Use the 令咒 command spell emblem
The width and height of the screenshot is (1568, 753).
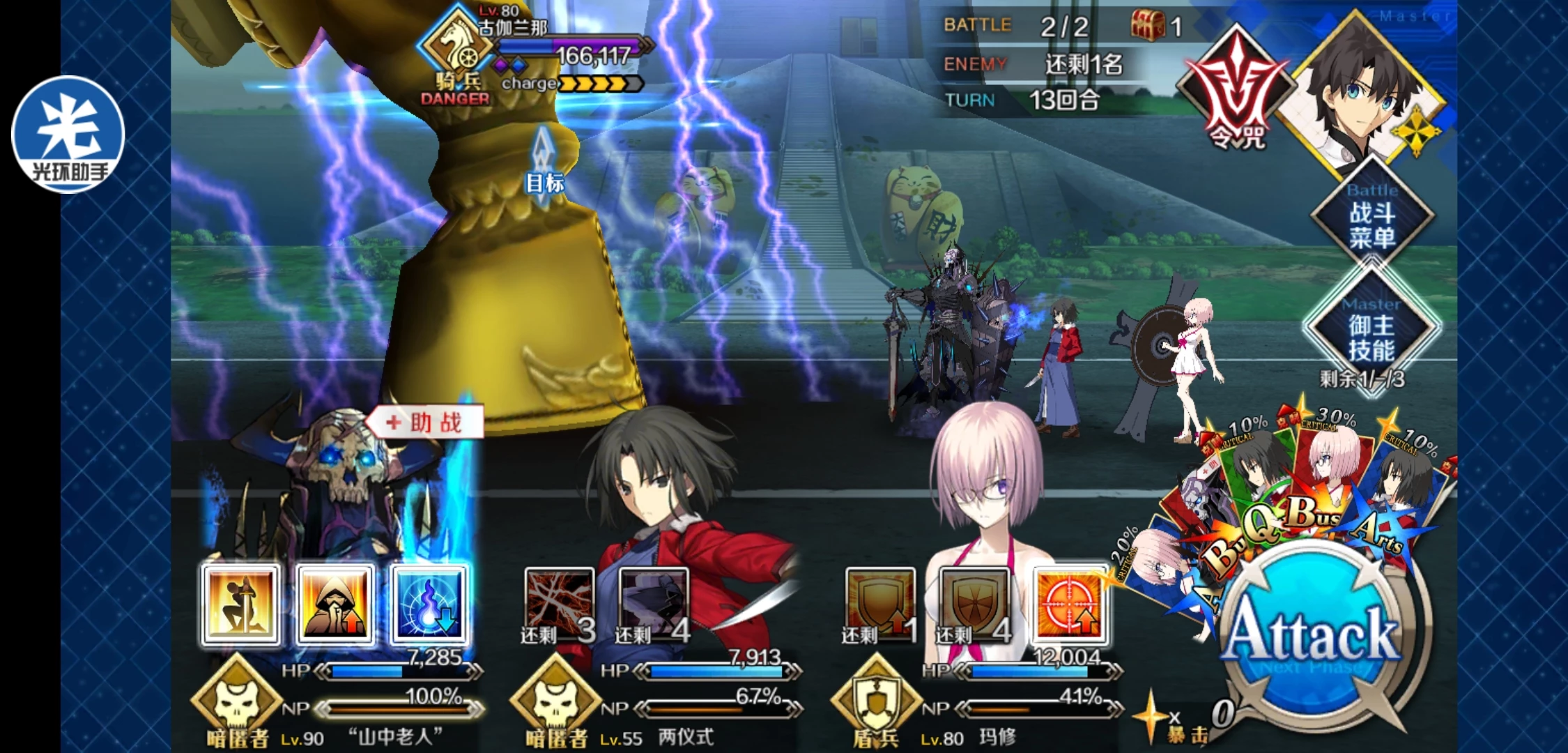(1236, 94)
